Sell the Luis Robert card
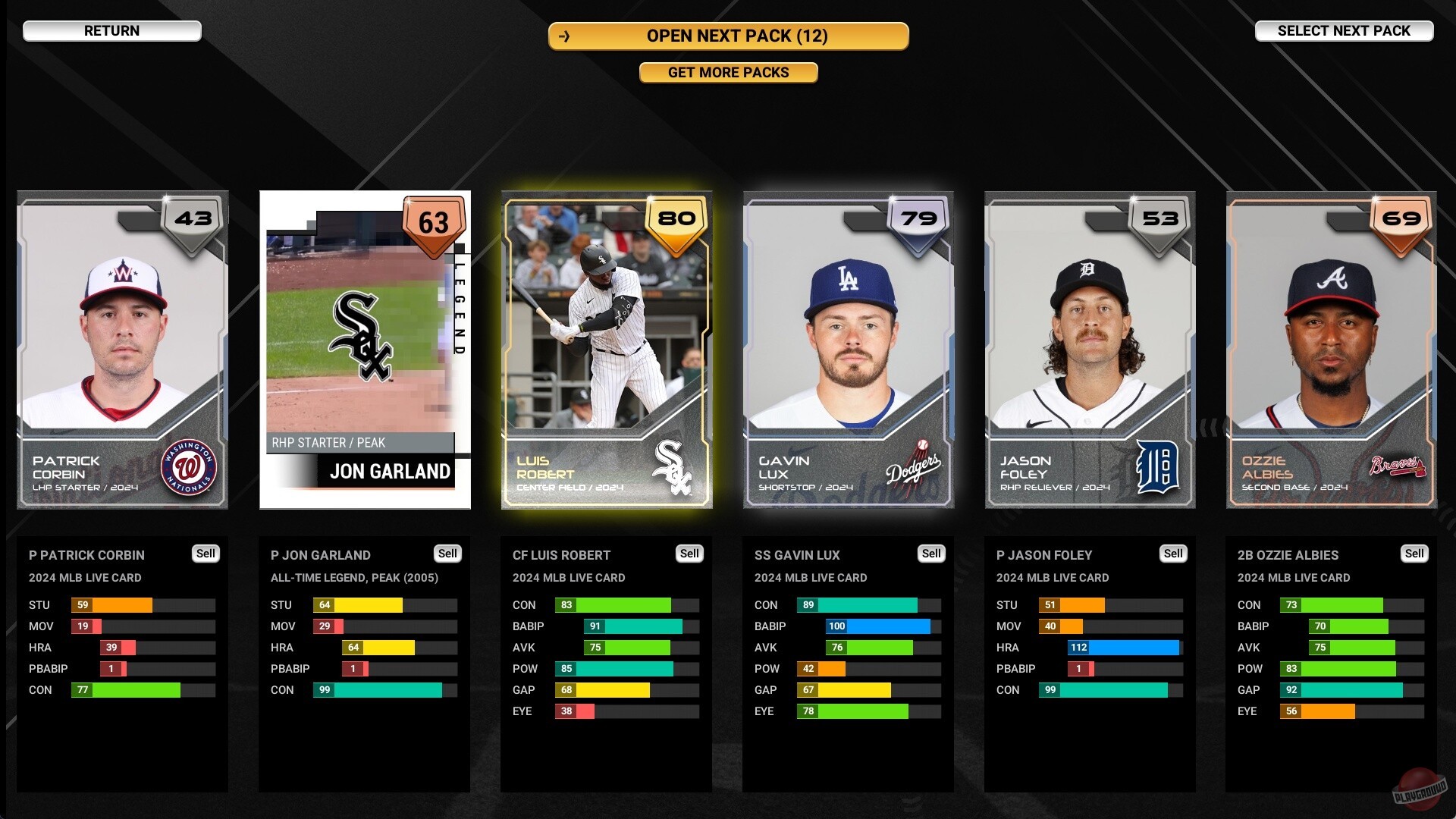The height and width of the screenshot is (819, 1456). (x=689, y=554)
